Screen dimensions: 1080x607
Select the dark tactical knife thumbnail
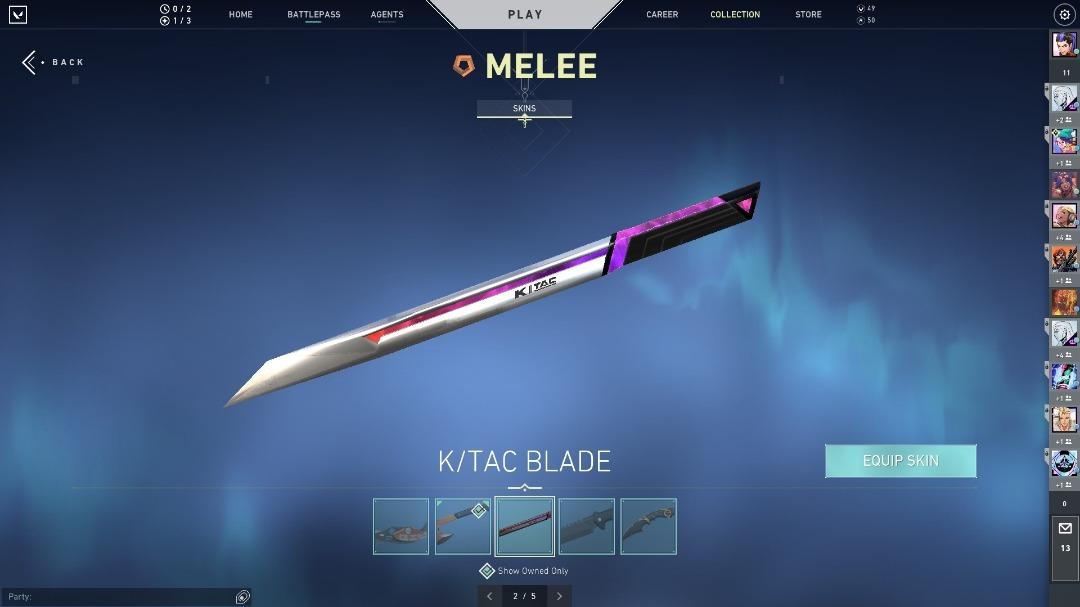pos(587,526)
